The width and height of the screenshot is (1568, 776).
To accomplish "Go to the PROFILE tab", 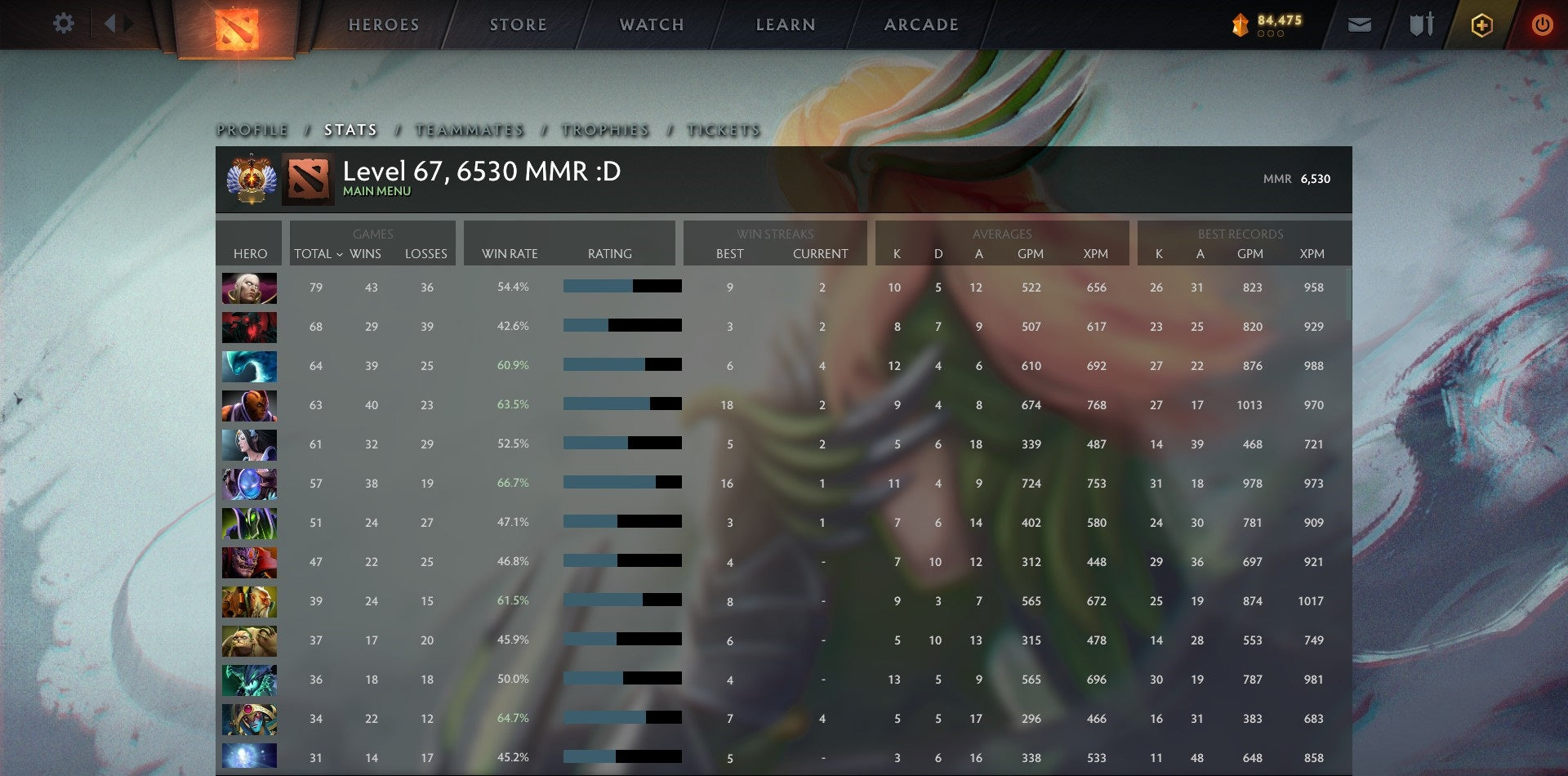I will point(251,129).
